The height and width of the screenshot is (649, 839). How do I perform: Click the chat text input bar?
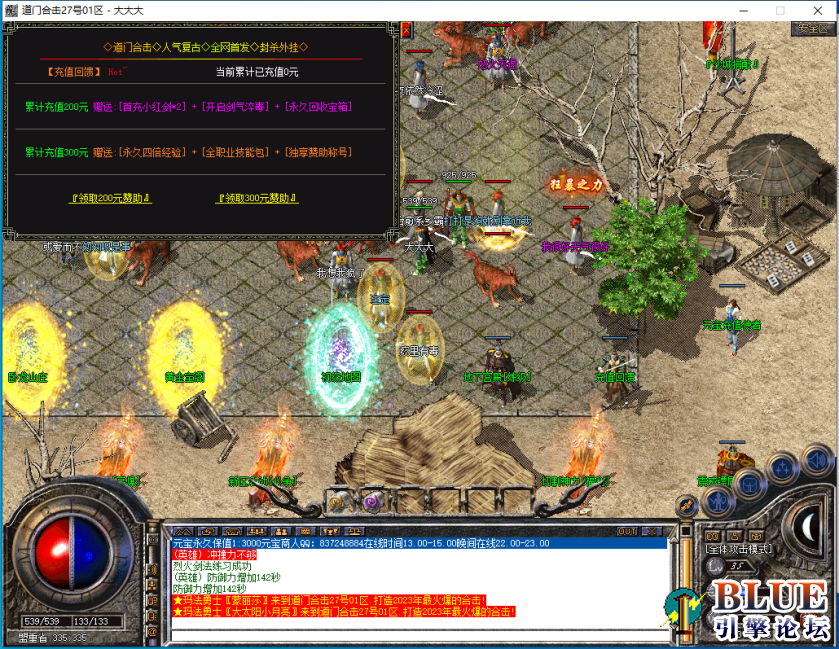click(x=418, y=633)
